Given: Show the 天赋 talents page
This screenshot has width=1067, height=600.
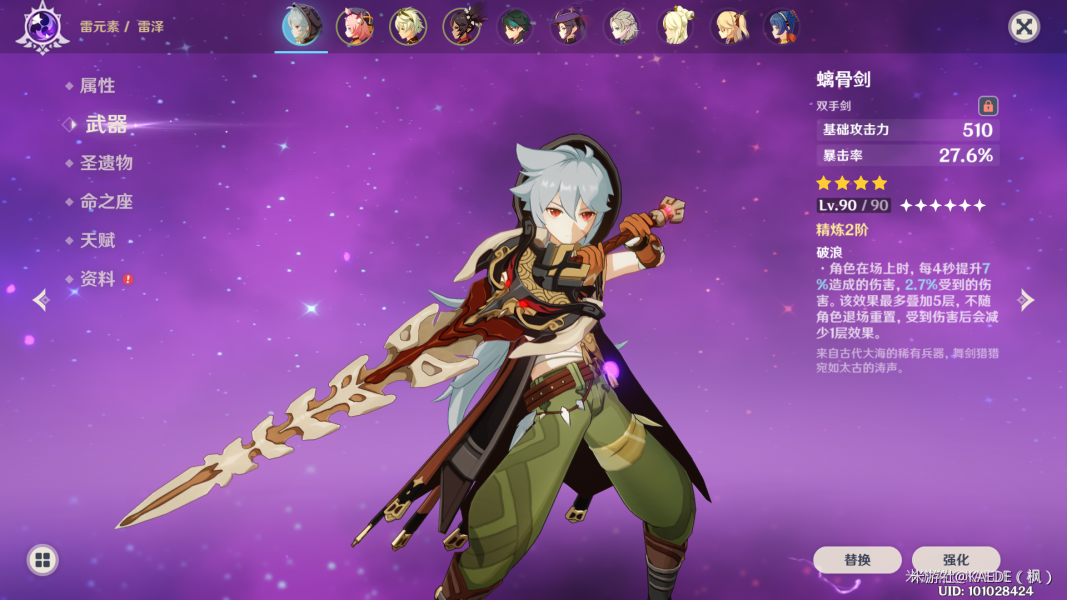Looking at the screenshot, I should pos(97,241).
